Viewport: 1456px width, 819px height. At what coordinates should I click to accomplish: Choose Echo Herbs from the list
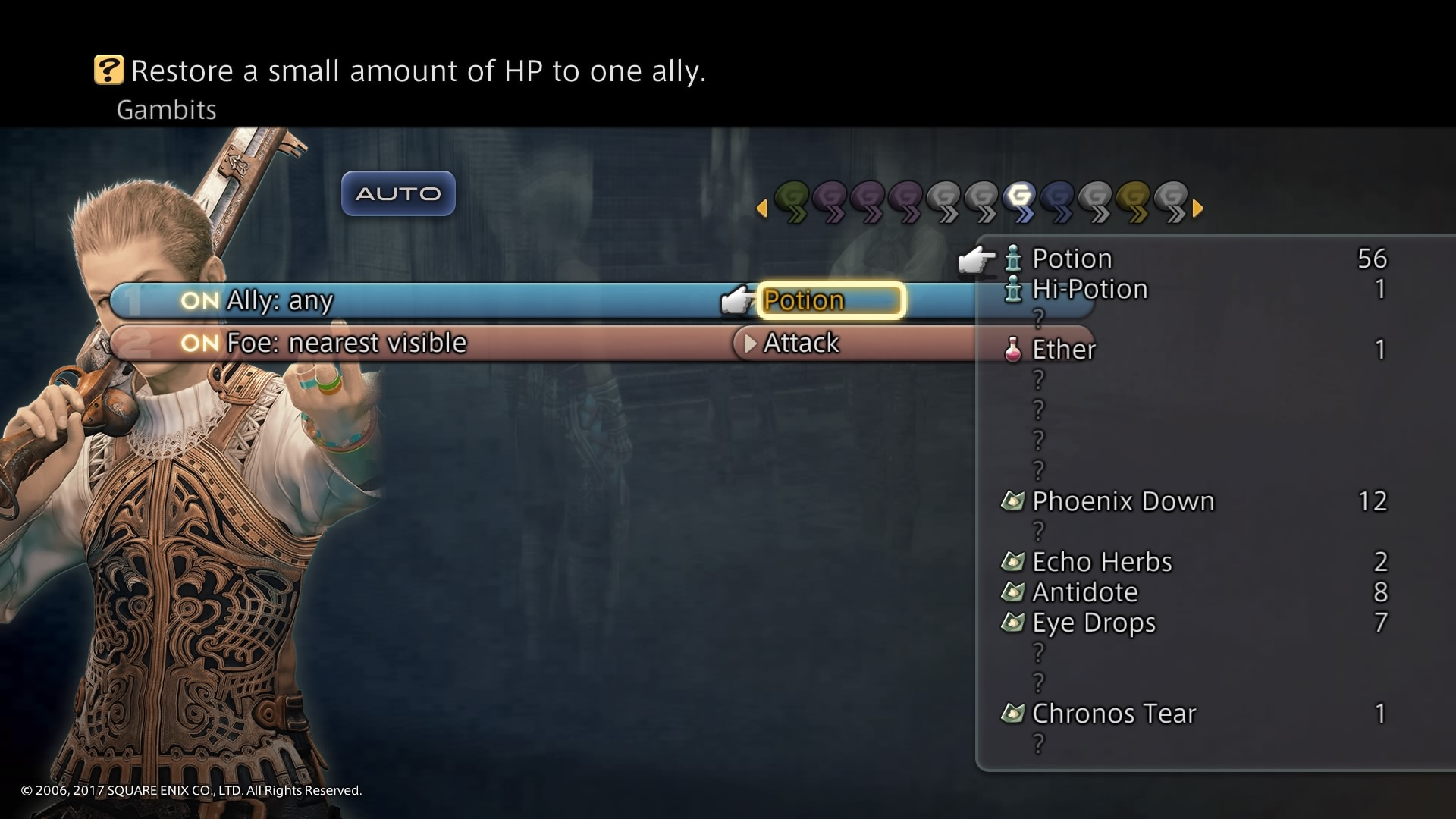[x=1102, y=562]
